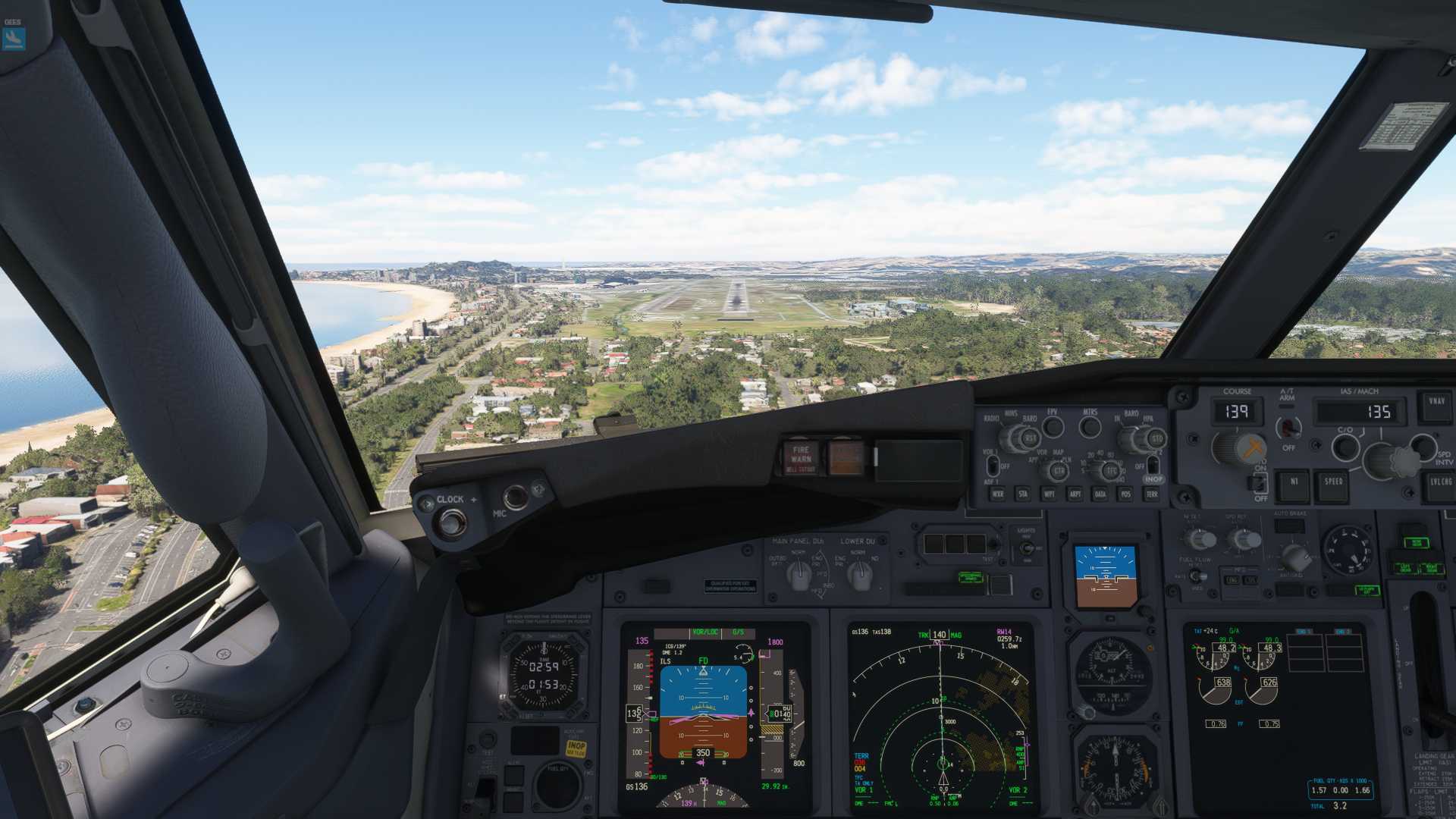Toggle the WPT waypoints map button

point(1049,494)
